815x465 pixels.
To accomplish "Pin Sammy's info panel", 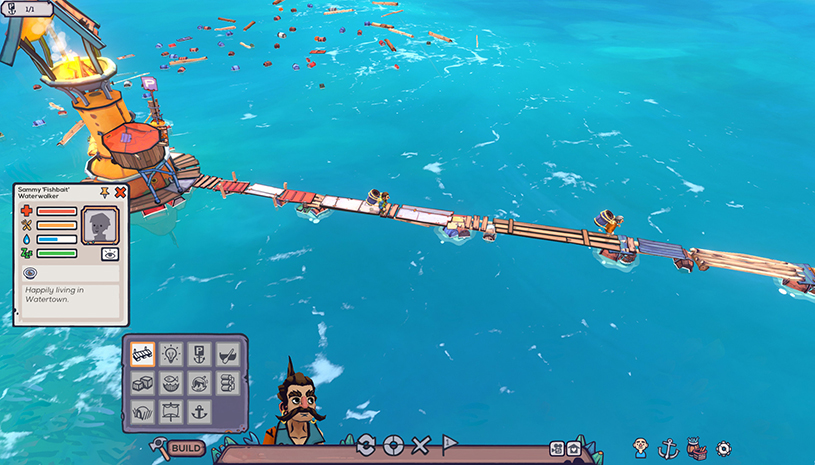I will 104,191.
